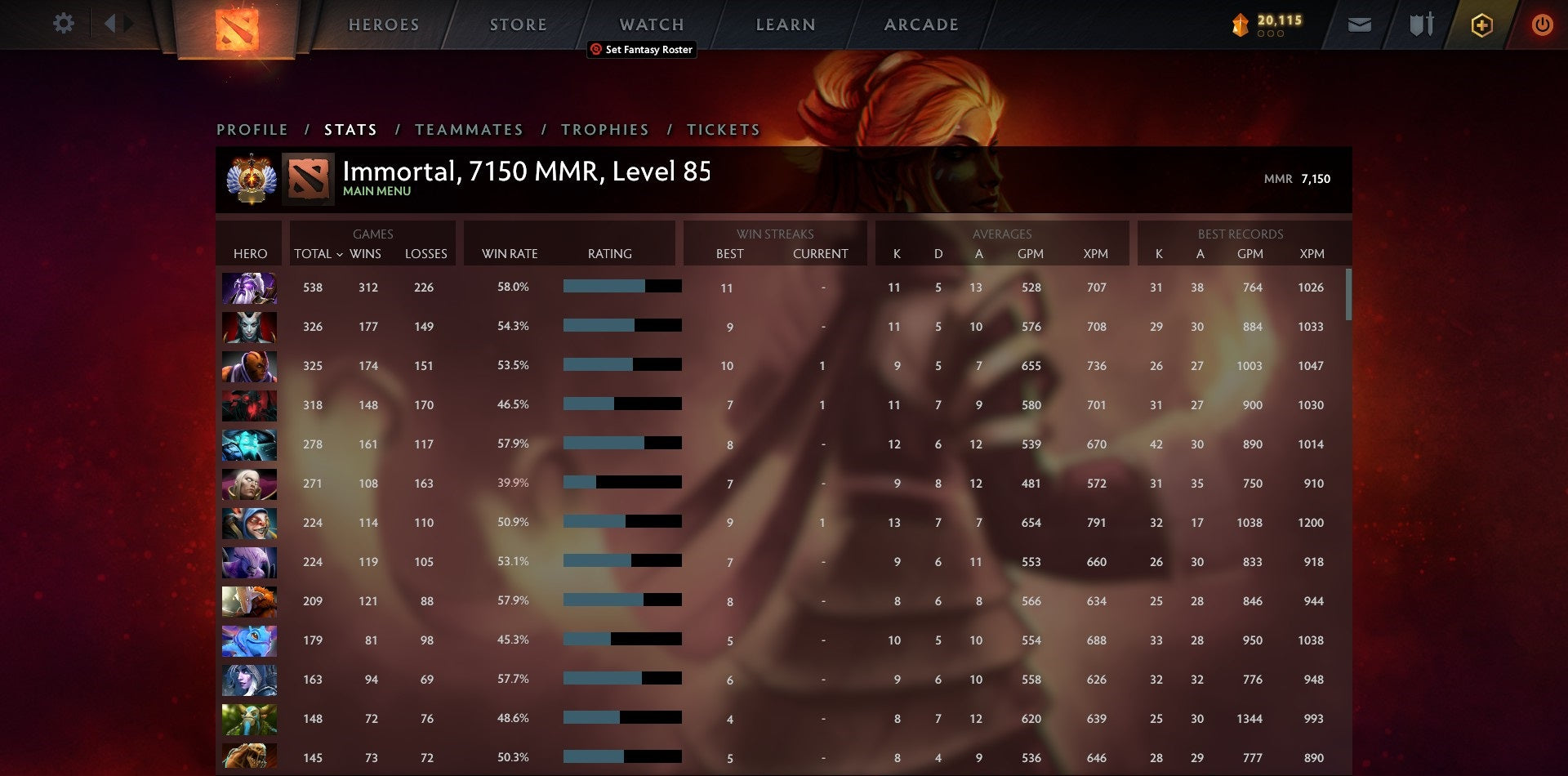
Task: Click the Set Fantasy Roster notification
Action: click(x=642, y=50)
